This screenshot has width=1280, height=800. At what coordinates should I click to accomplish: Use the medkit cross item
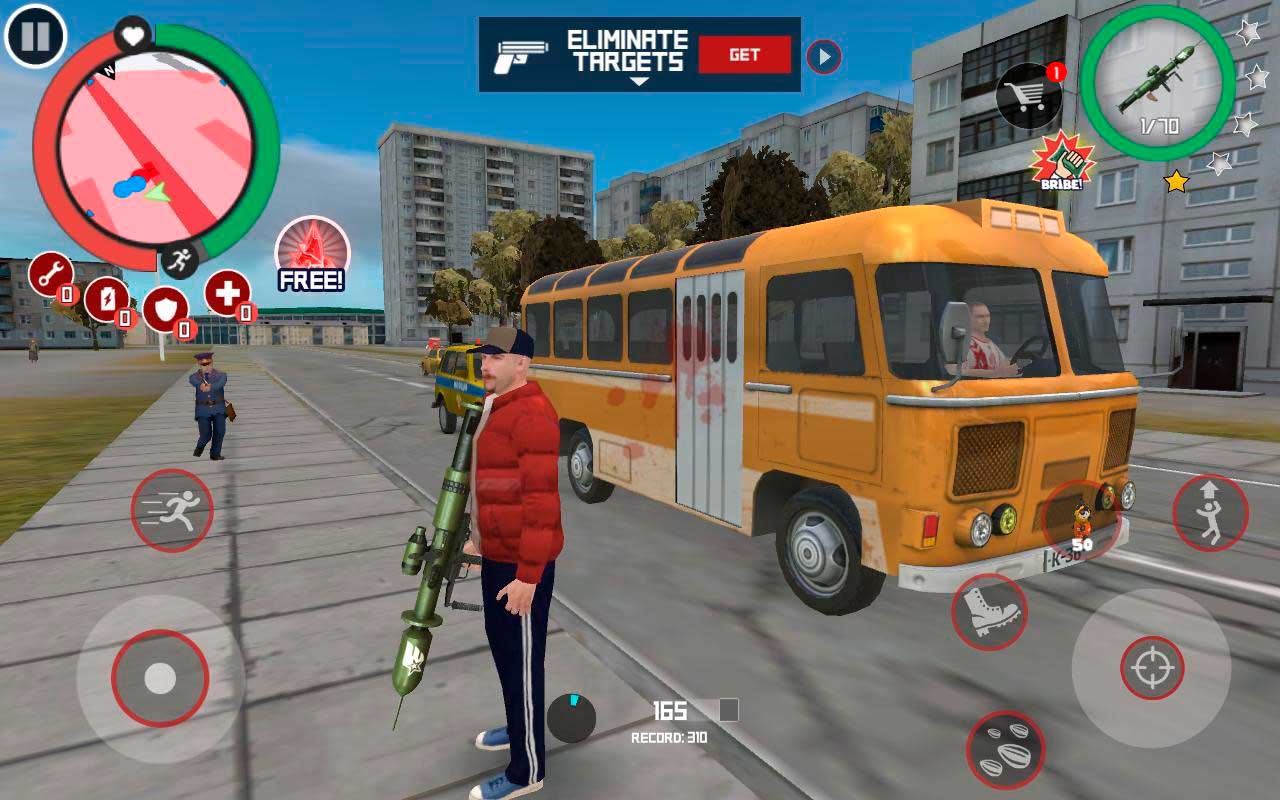(227, 293)
